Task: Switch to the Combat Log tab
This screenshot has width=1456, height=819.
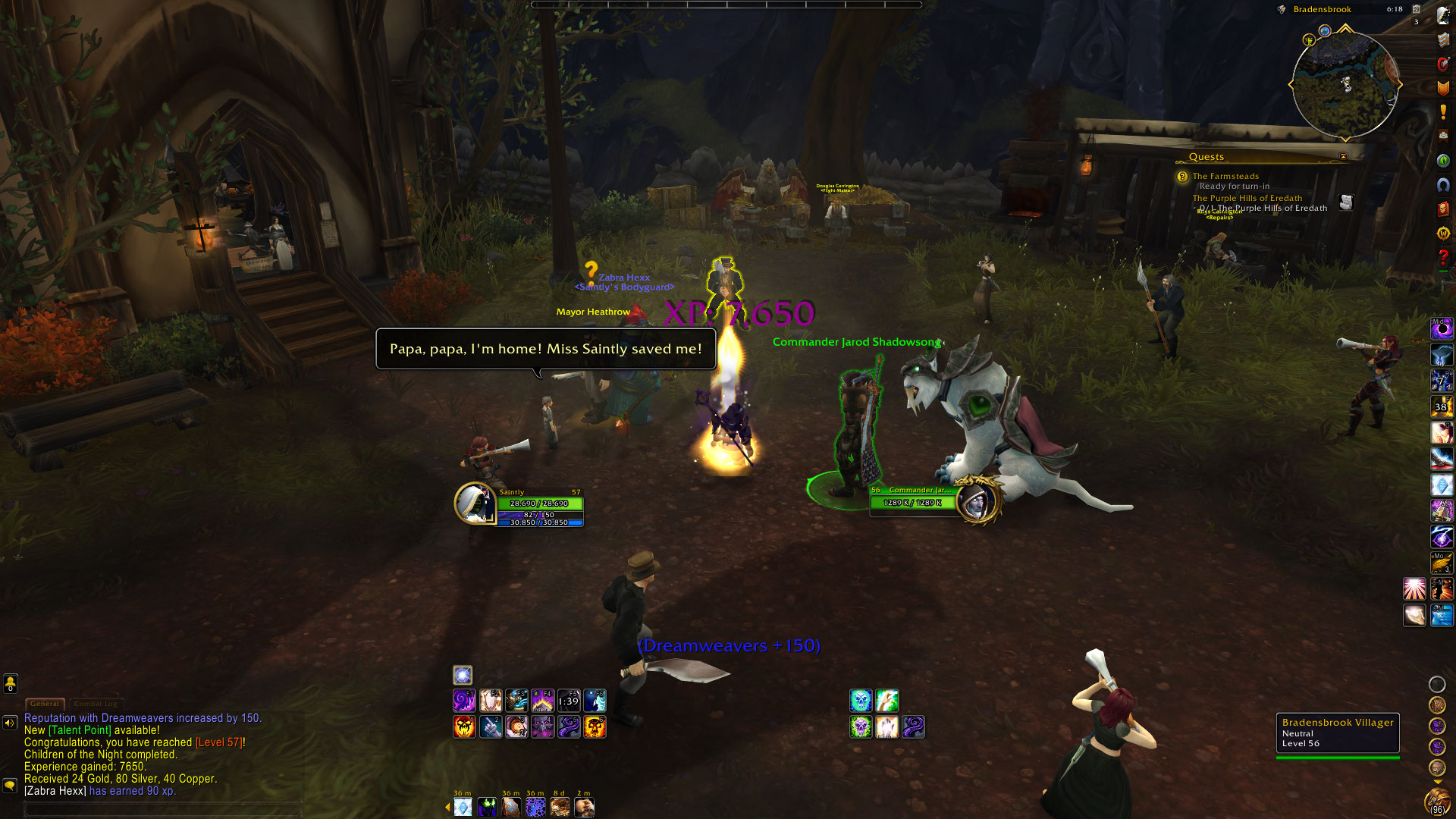Action: [x=96, y=704]
